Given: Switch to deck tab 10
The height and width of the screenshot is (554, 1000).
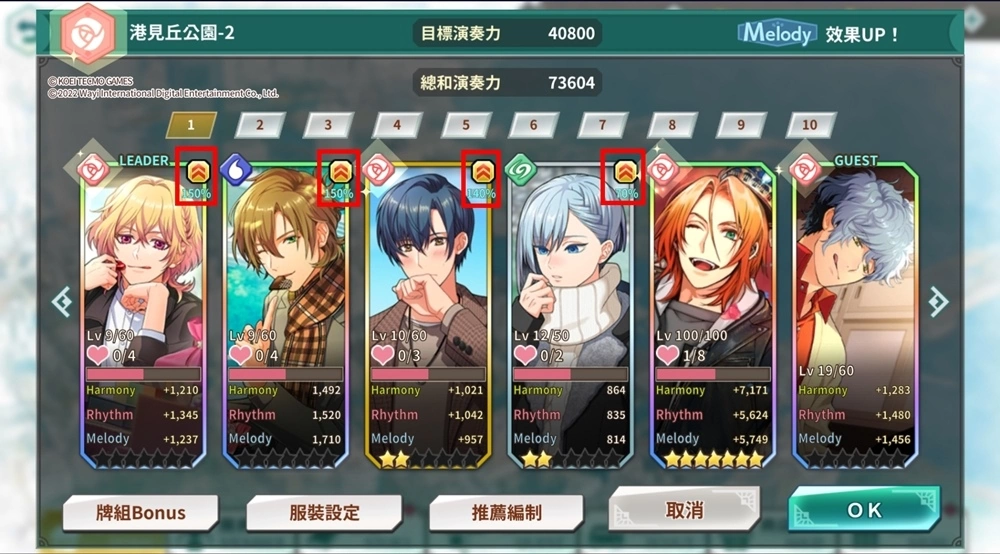Looking at the screenshot, I should pyautogui.click(x=810, y=125).
